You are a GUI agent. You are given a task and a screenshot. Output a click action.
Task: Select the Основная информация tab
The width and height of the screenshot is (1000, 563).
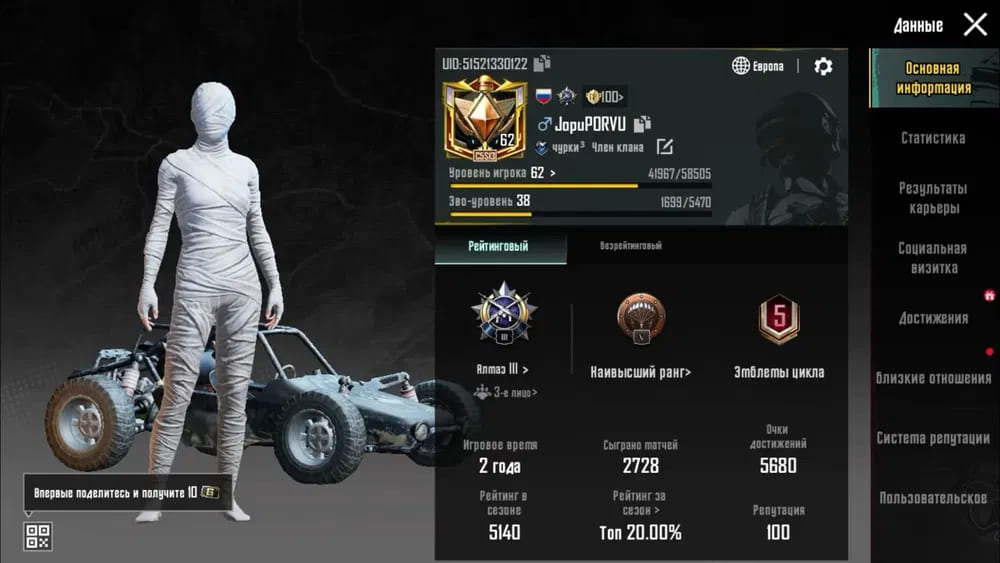click(x=932, y=78)
